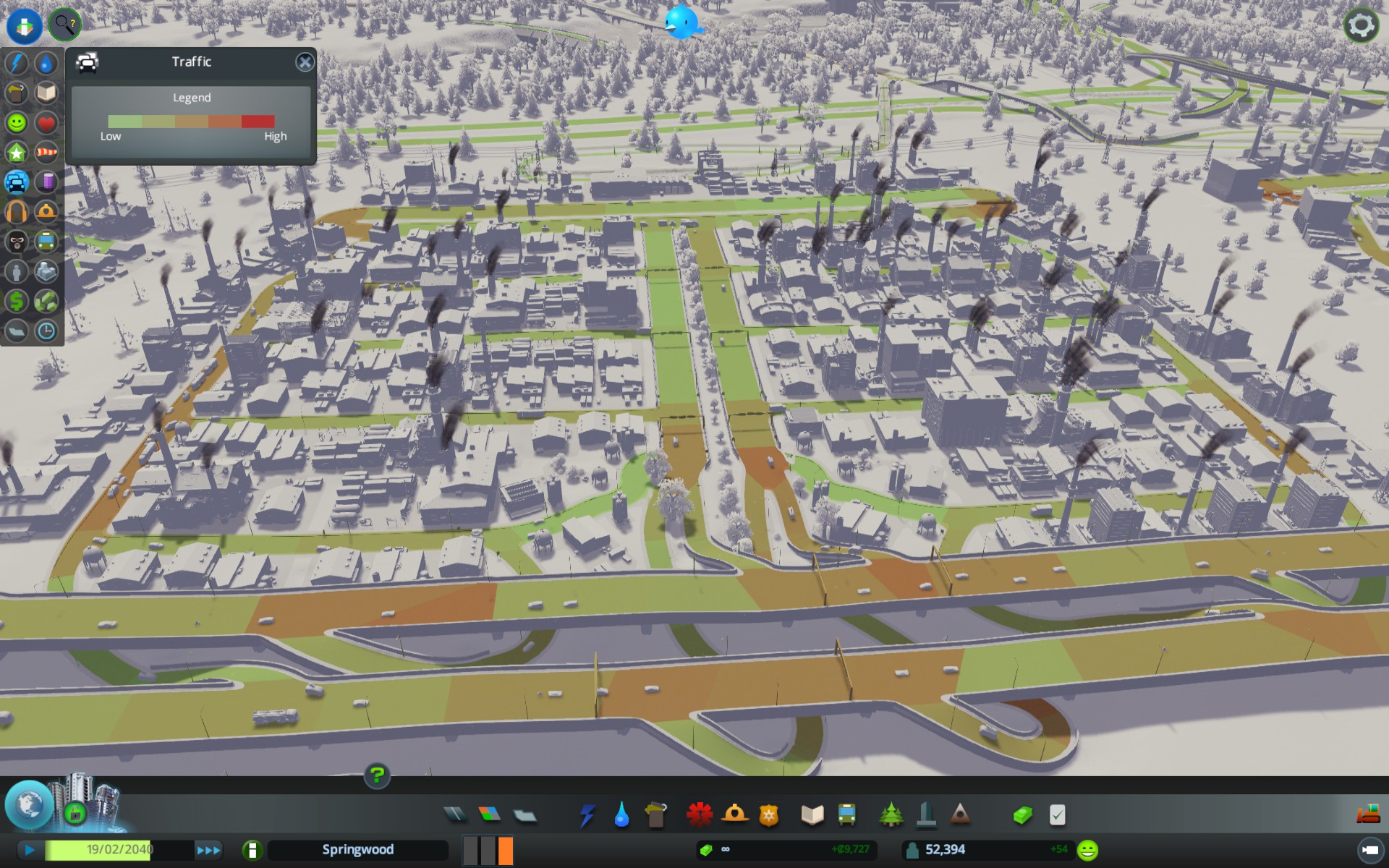Open the Water info view
Viewport: 1389px width, 868px height.
click(46, 64)
